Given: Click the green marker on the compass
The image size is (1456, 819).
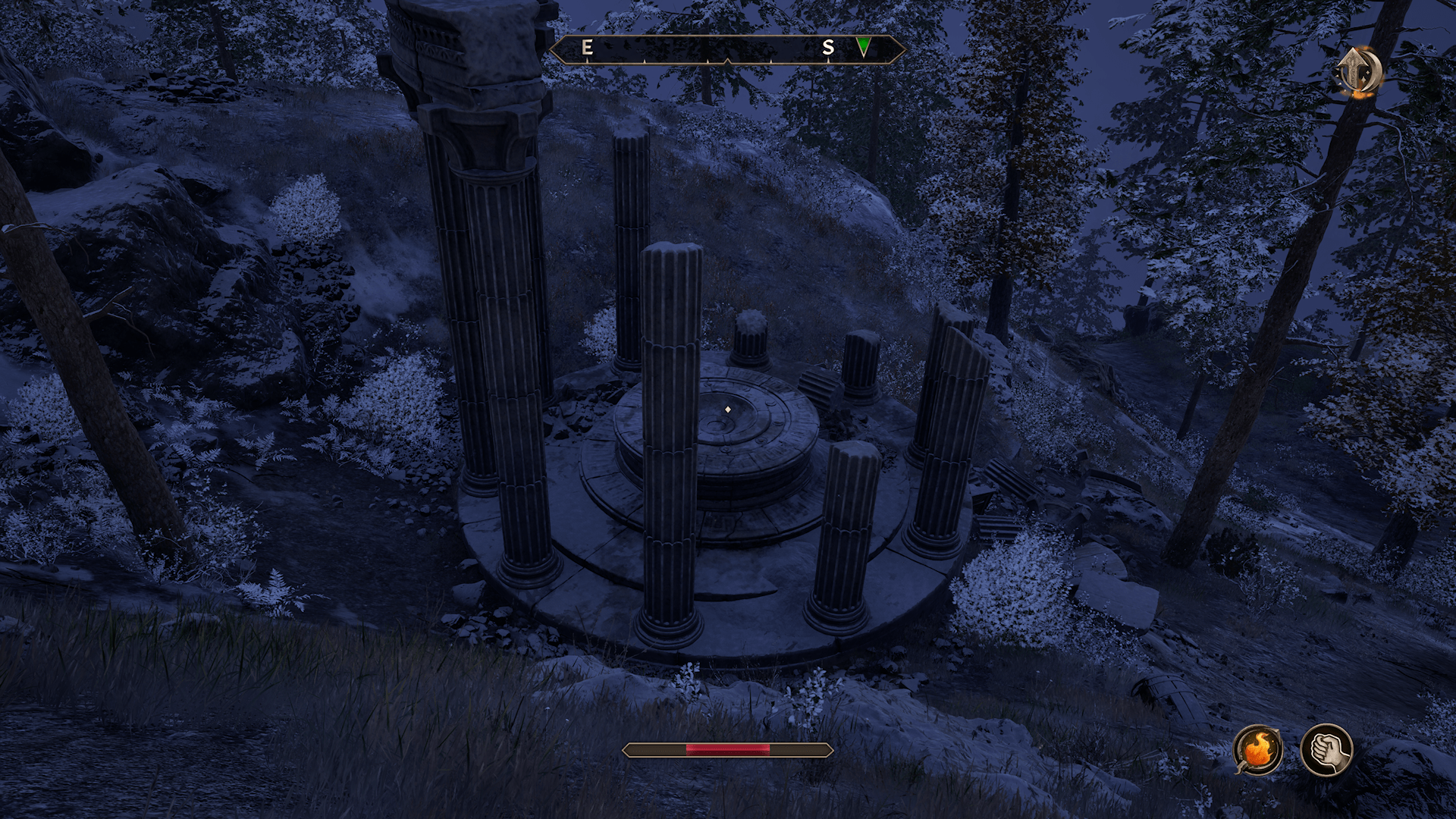Looking at the screenshot, I should coord(863,47).
